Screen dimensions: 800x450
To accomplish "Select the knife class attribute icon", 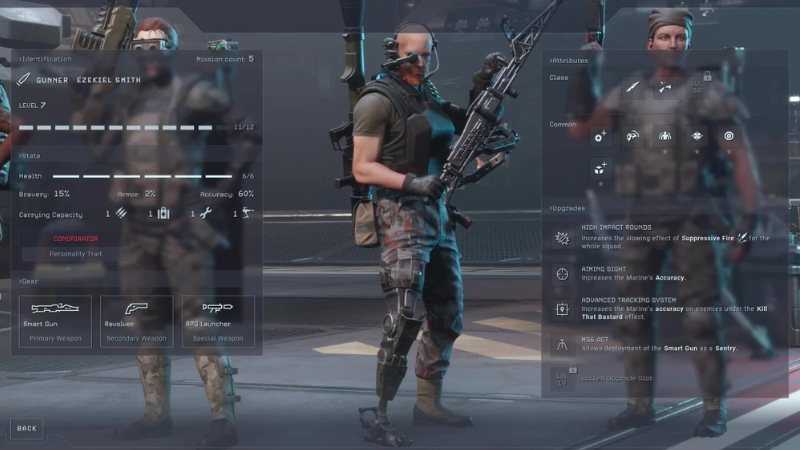I will (633, 87).
